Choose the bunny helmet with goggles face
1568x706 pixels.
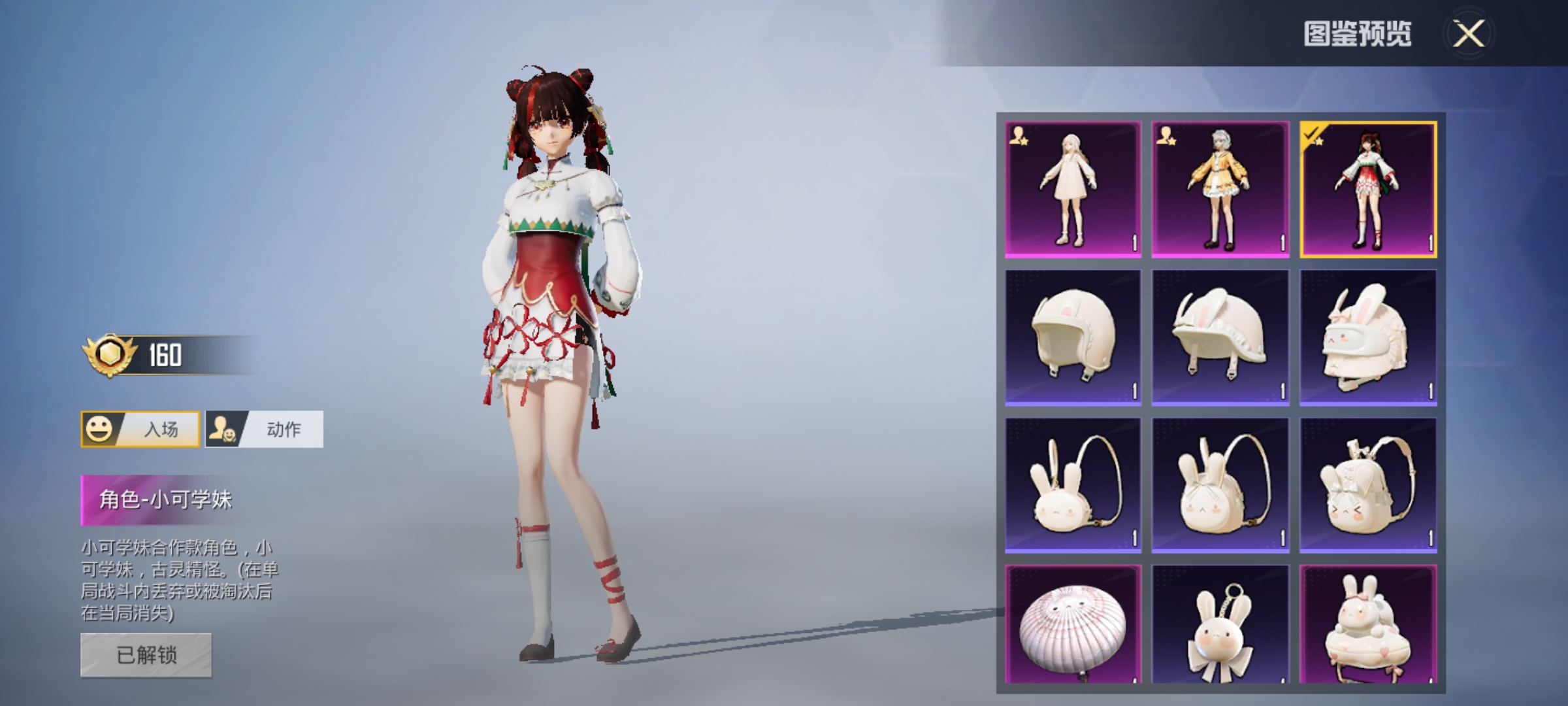[x=1368, y=337]
